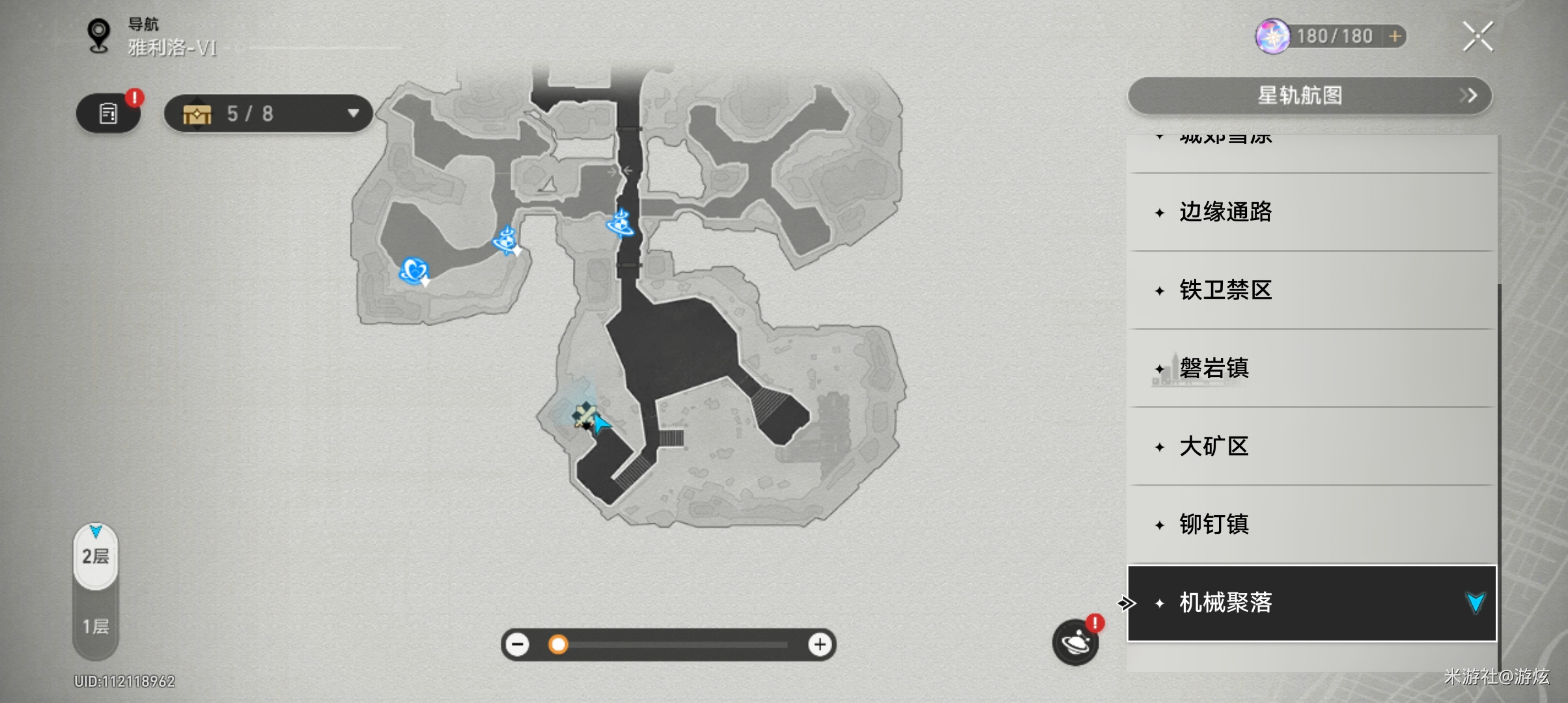1568x703 pixels.
Task: Click the cyan player arrow marker
Action: tap(600, 424)
